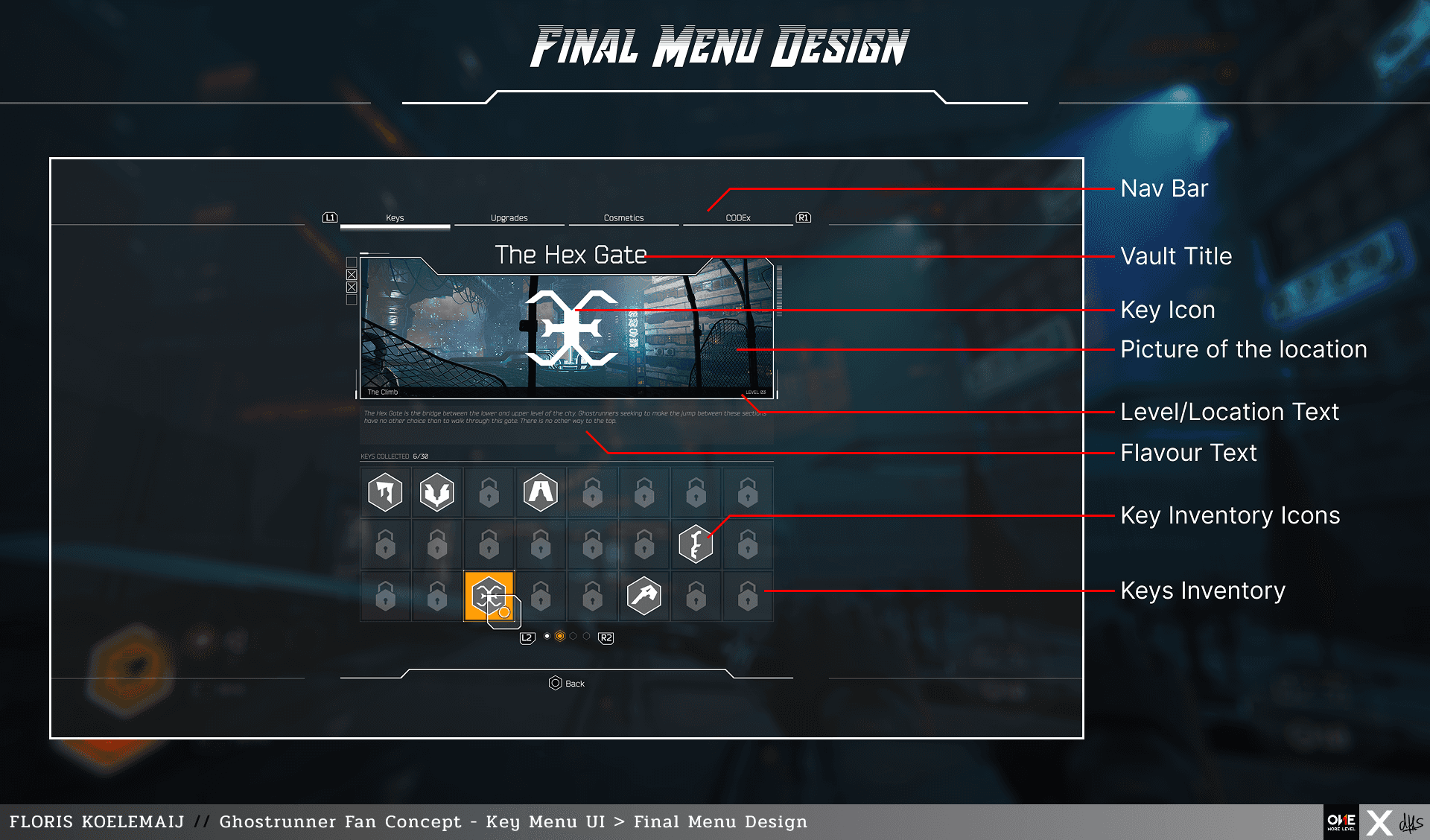Select the orange highlighted Hex Gate key
This screenshot has width=1430, height=840.
pos(491,596)
